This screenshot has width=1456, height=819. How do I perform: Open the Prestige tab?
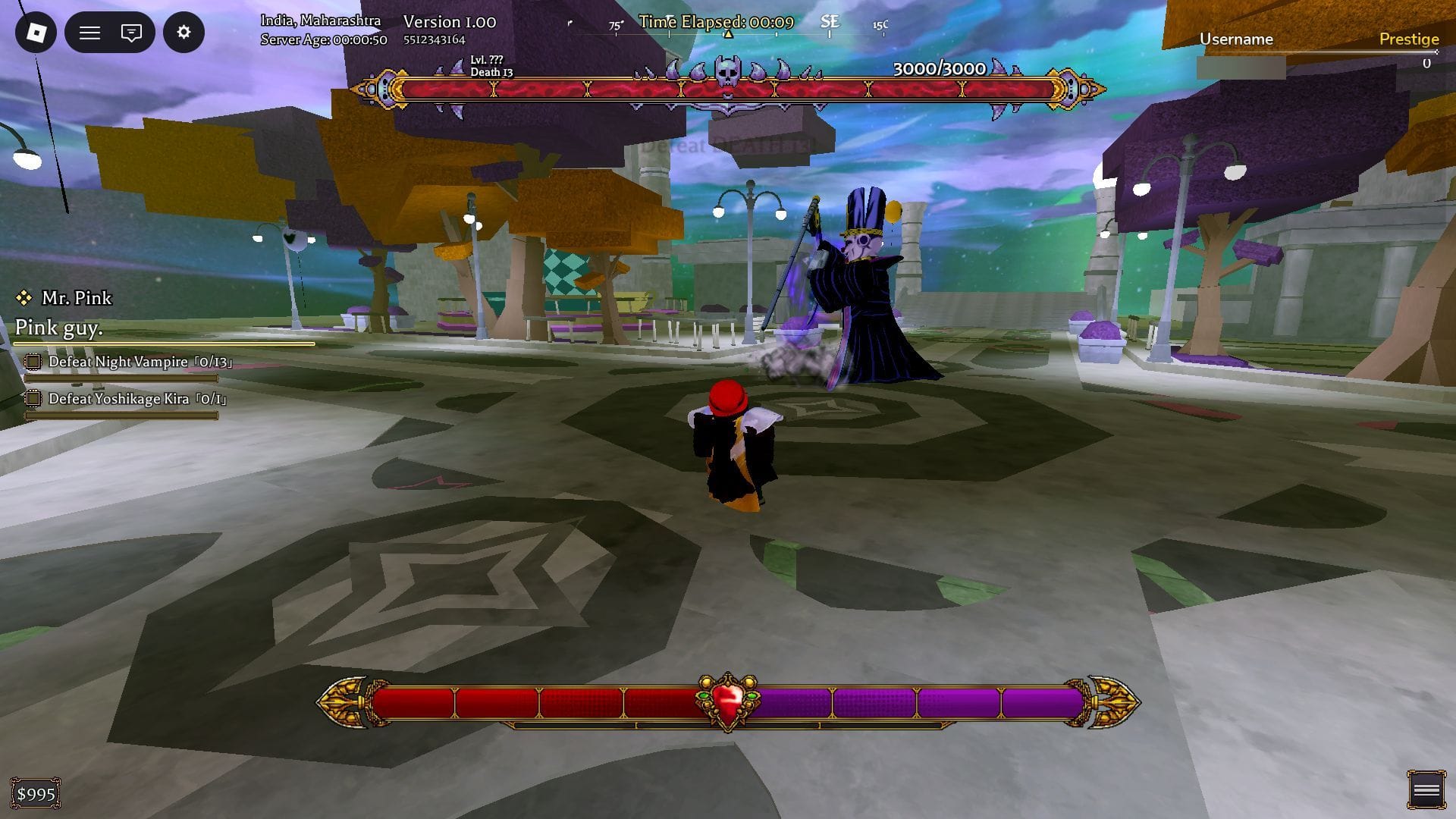(x=1409, y=39)
